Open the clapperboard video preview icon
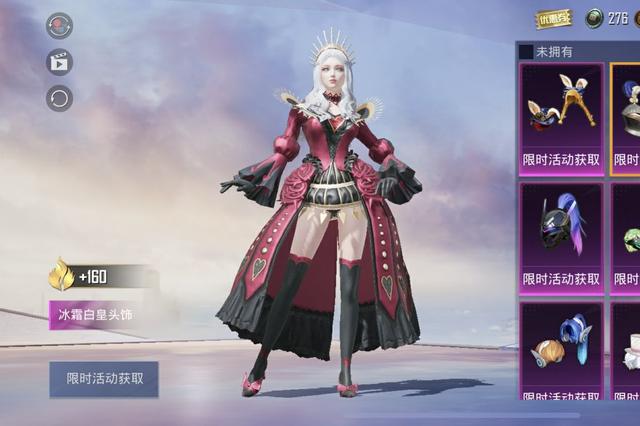The height and width of the screenshot is (426, 640). pos(59,62)
